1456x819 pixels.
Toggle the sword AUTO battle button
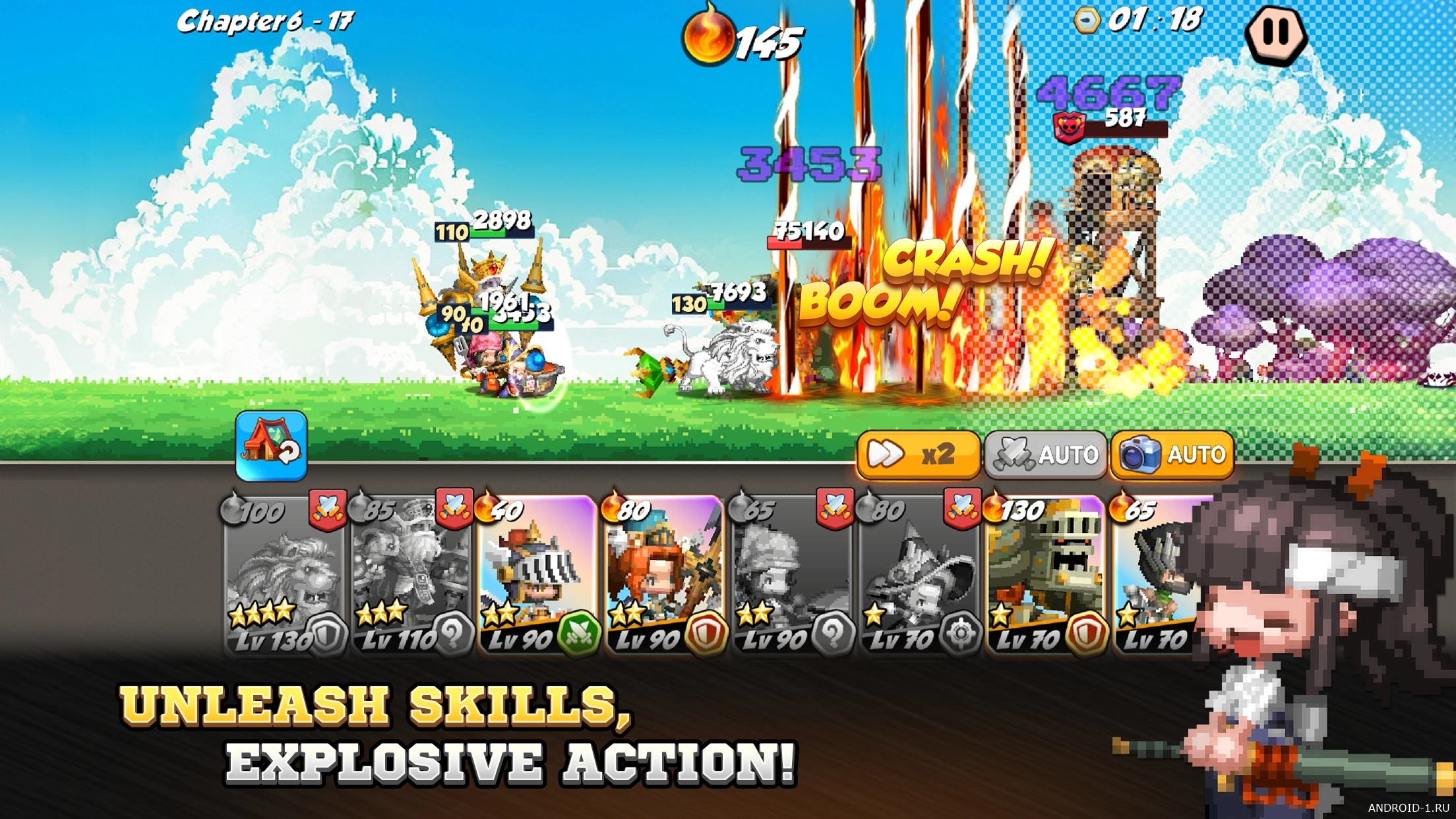[x=1046, y=454]
